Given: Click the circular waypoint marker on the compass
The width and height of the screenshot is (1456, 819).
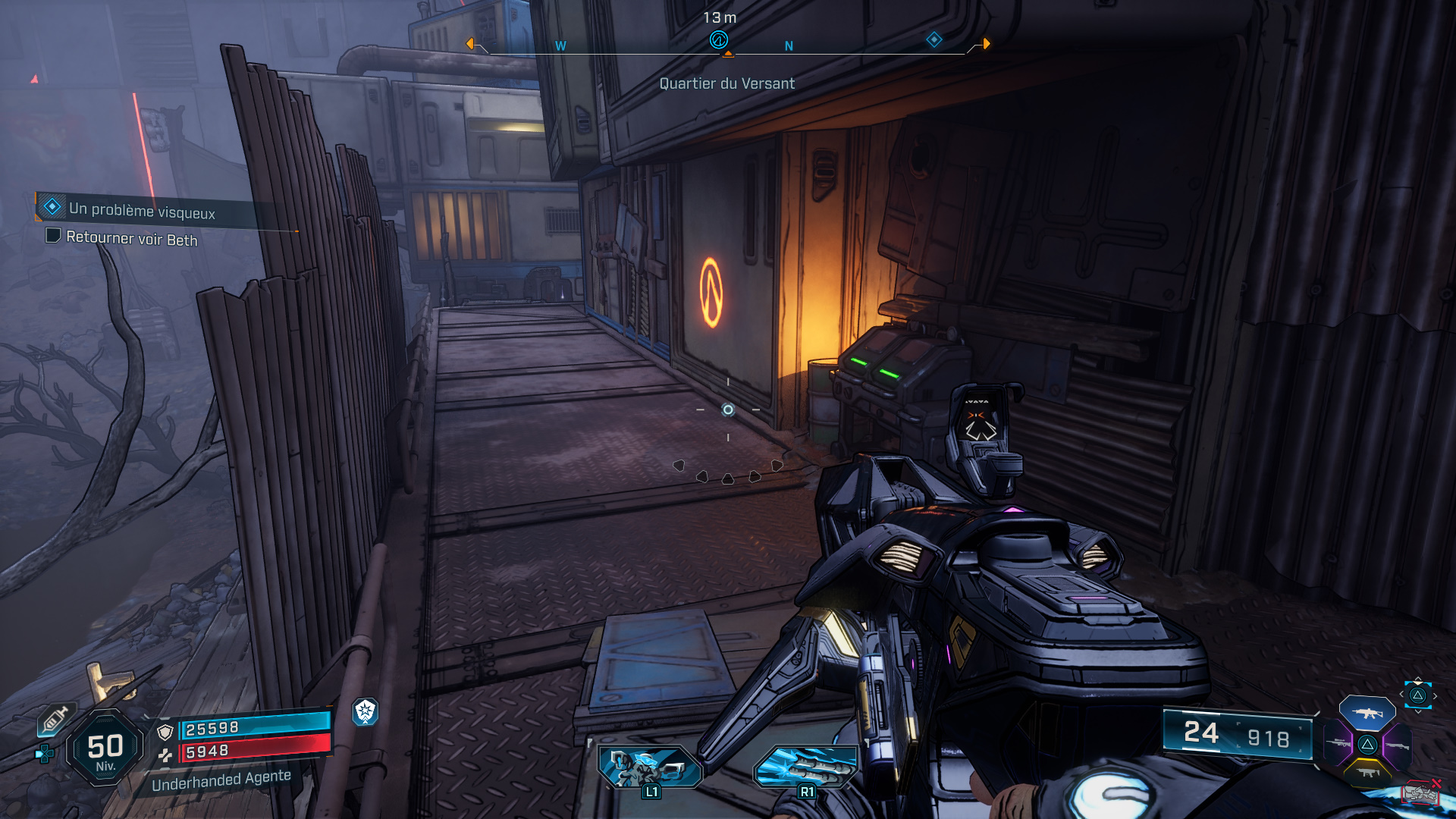Looking at the screenshot, I should pyautogui.click(x=718, y=39).
